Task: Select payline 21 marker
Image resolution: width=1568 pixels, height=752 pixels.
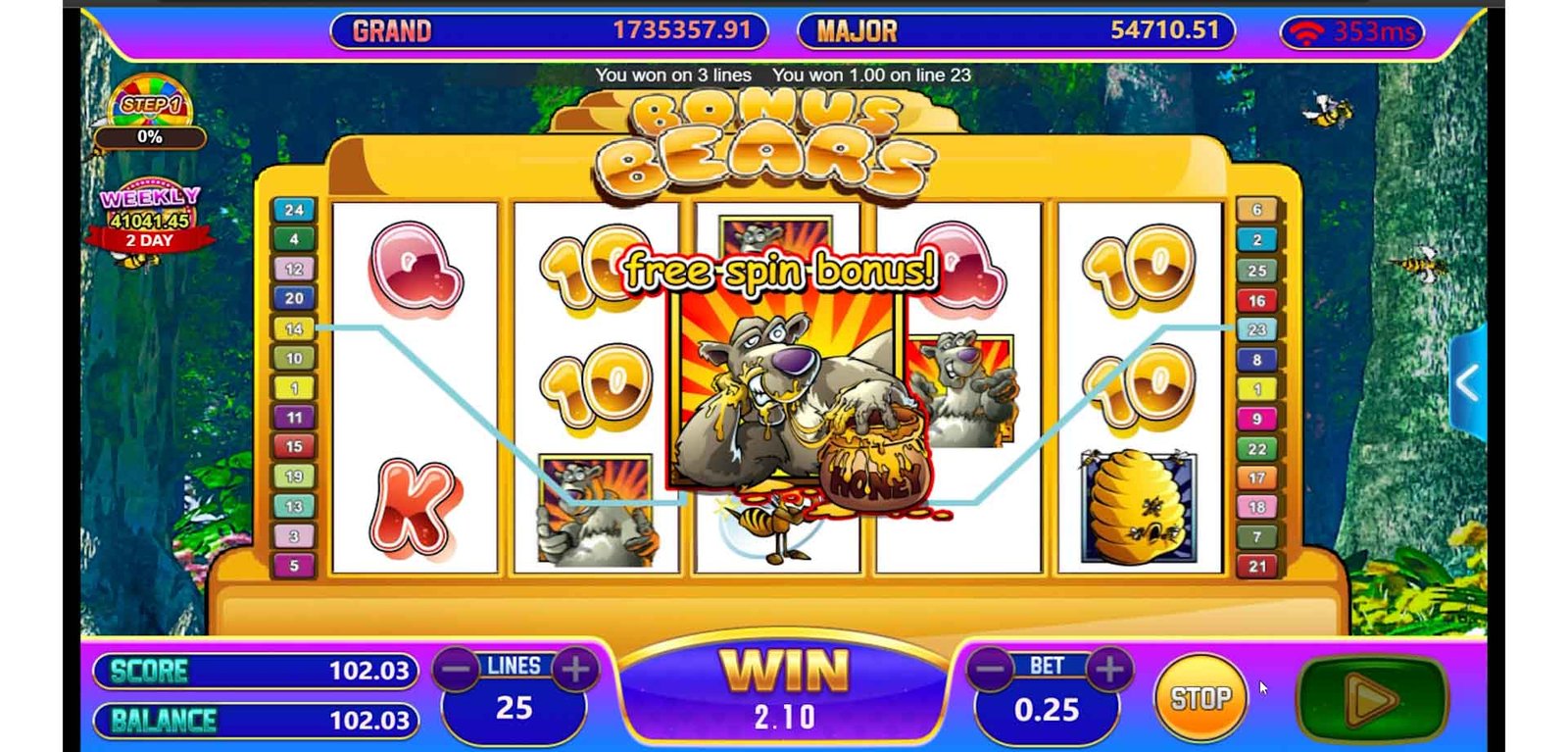Action: (1257, 566)
